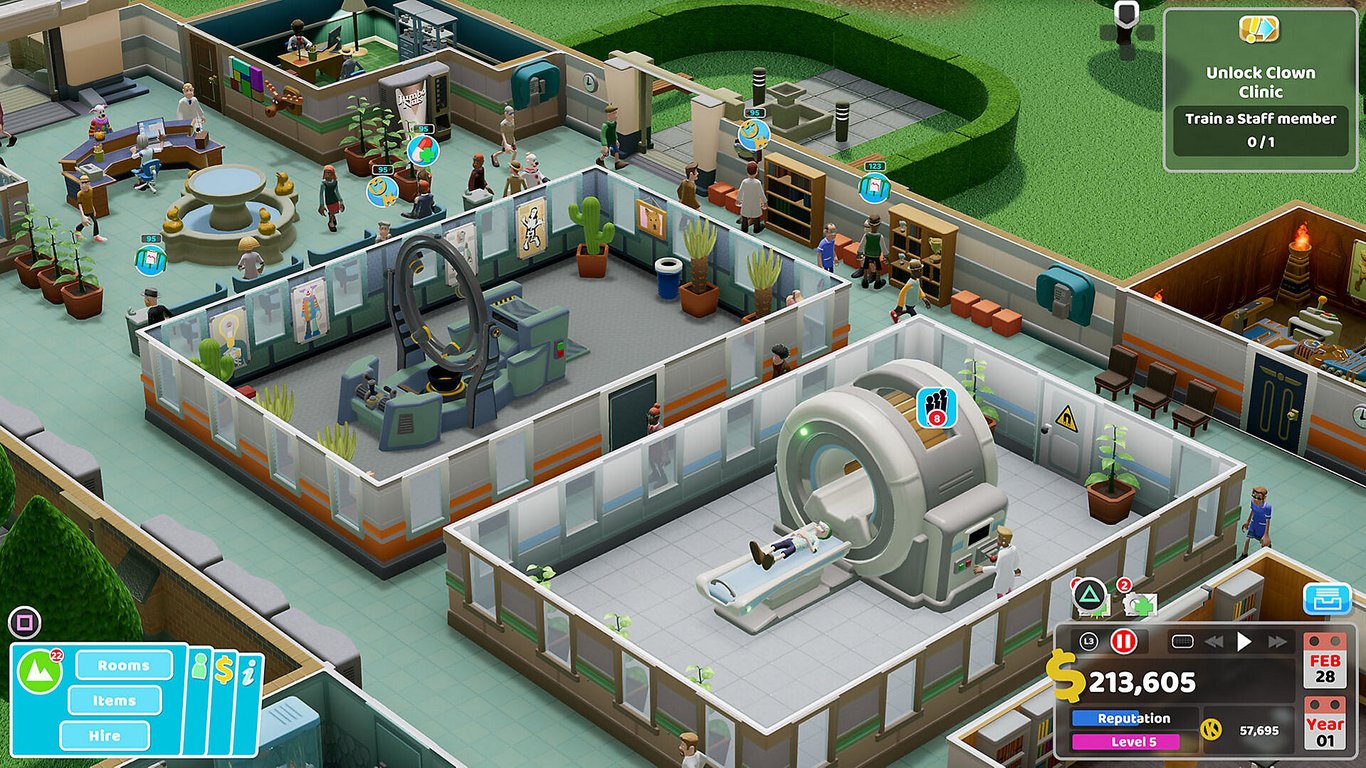Open the info tab
The width and height of the screenshot is (1366, 768).
tap(248, 672)
